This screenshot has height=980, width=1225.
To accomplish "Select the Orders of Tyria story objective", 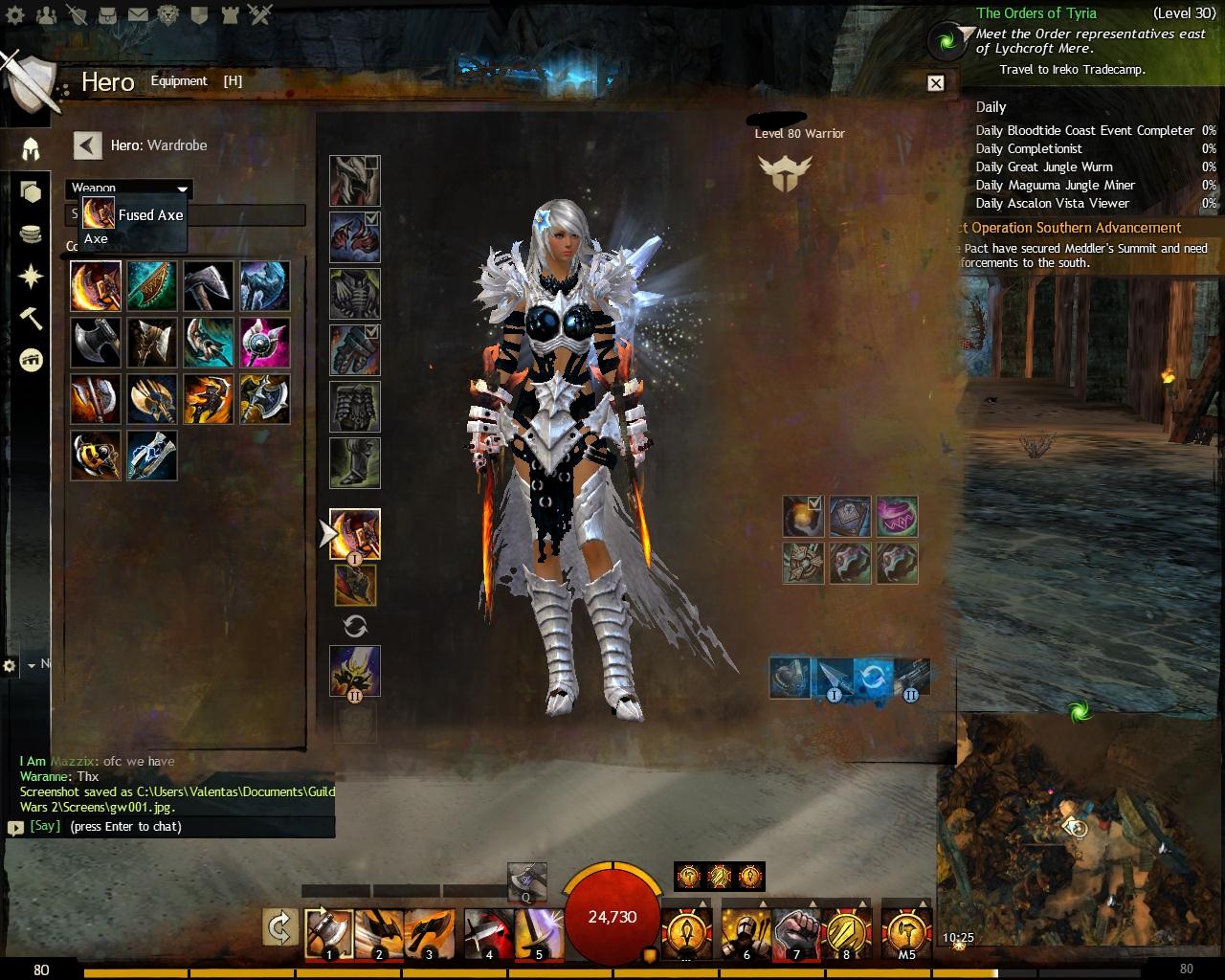I will coord(1036,13).
